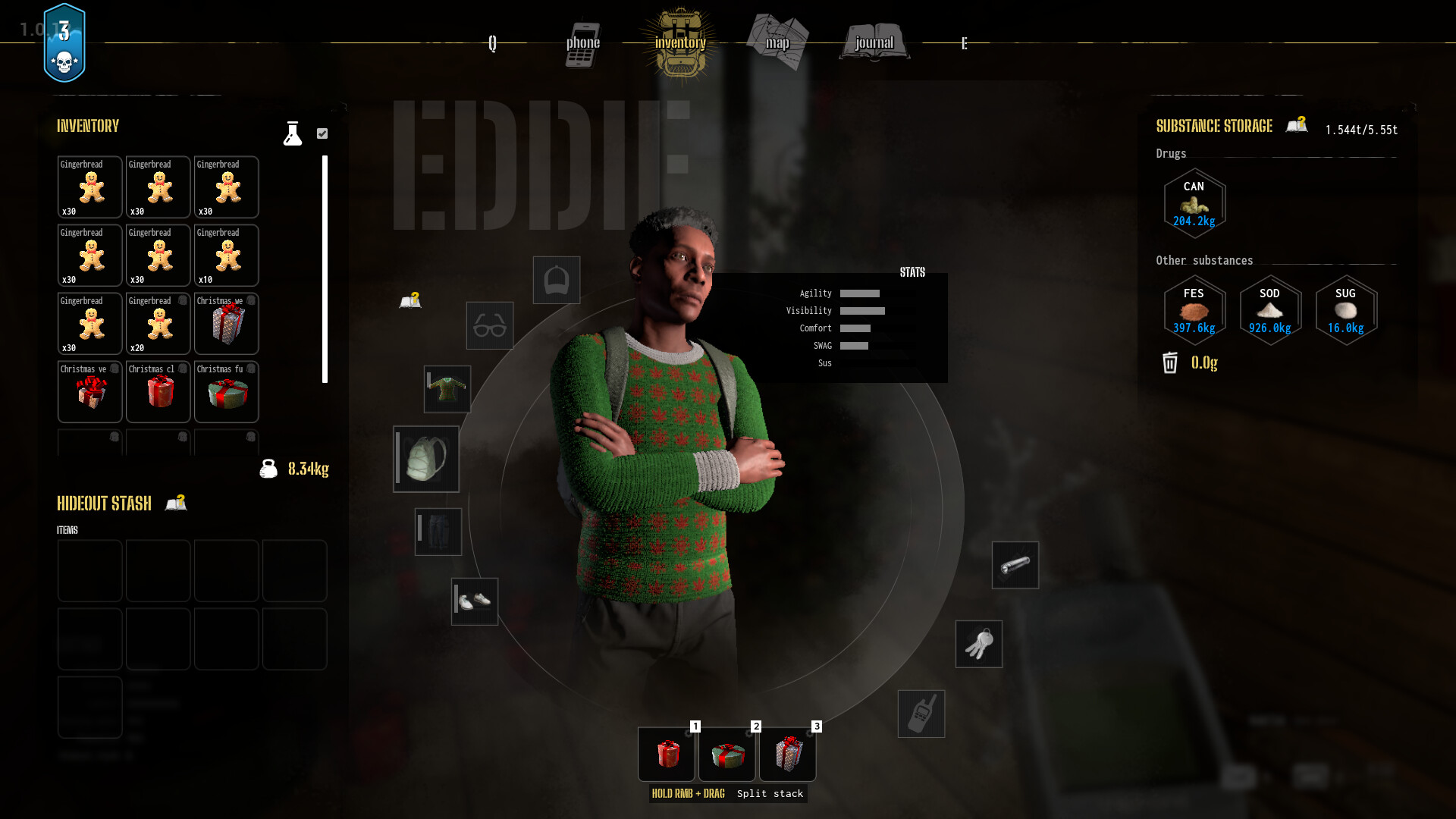Click the glasses equipment slot
The height and width of the screenshot is (819, 1456).
(489, 326)
